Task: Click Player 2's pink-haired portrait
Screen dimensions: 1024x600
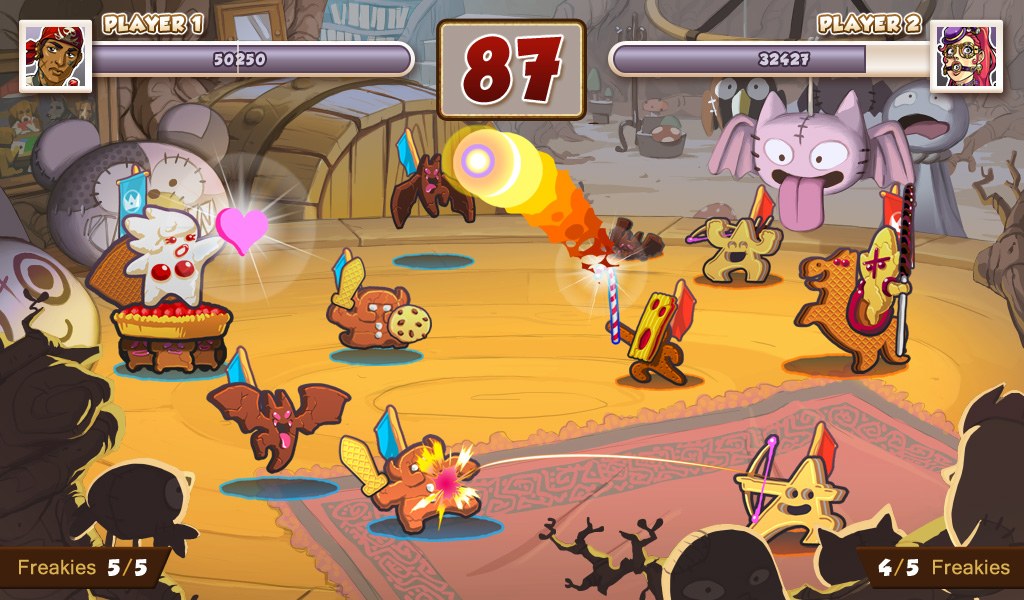Action: pyautogui.click(x=966, y=56)
